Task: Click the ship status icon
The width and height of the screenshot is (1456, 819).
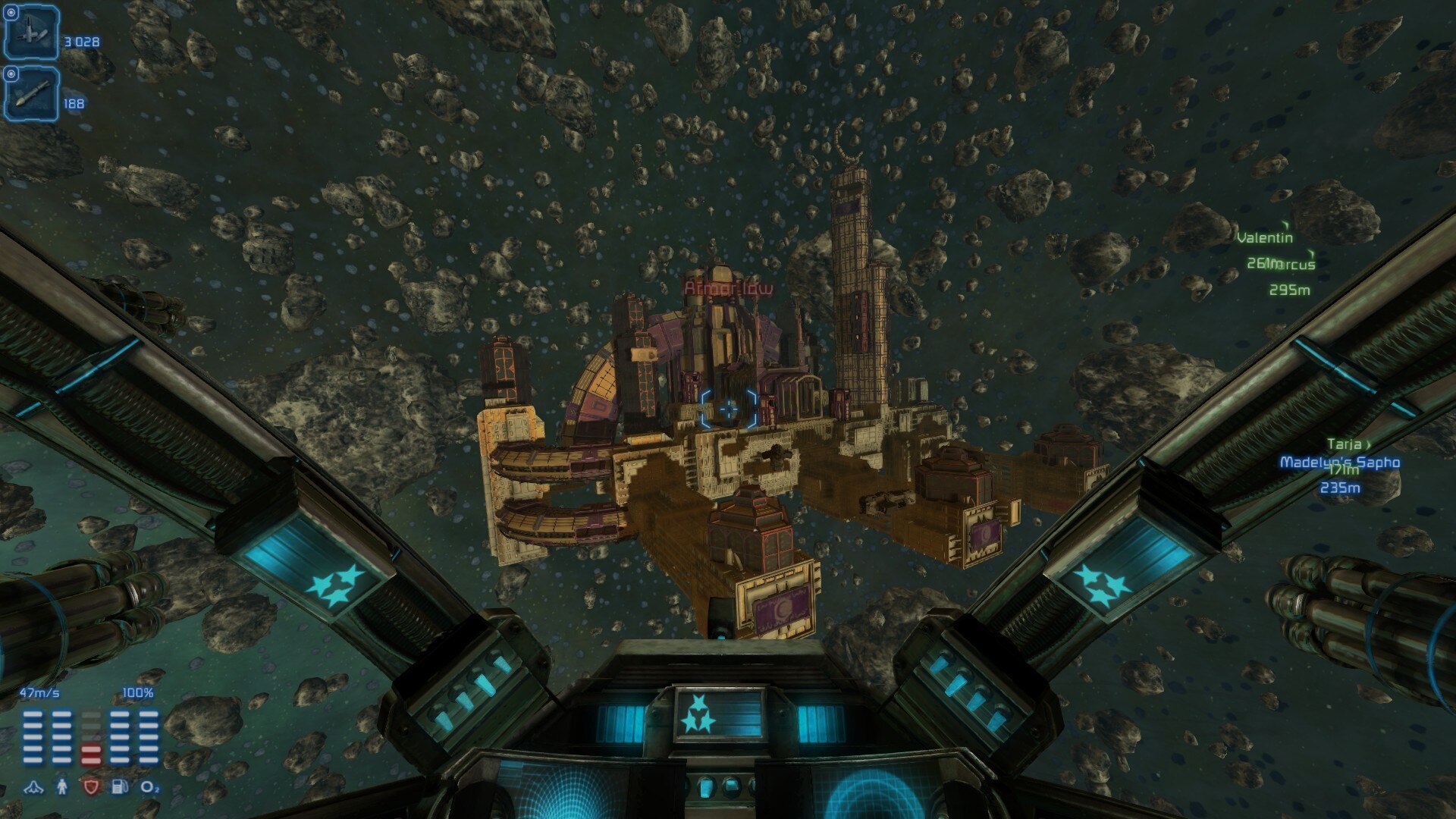Action: point(33,787)
